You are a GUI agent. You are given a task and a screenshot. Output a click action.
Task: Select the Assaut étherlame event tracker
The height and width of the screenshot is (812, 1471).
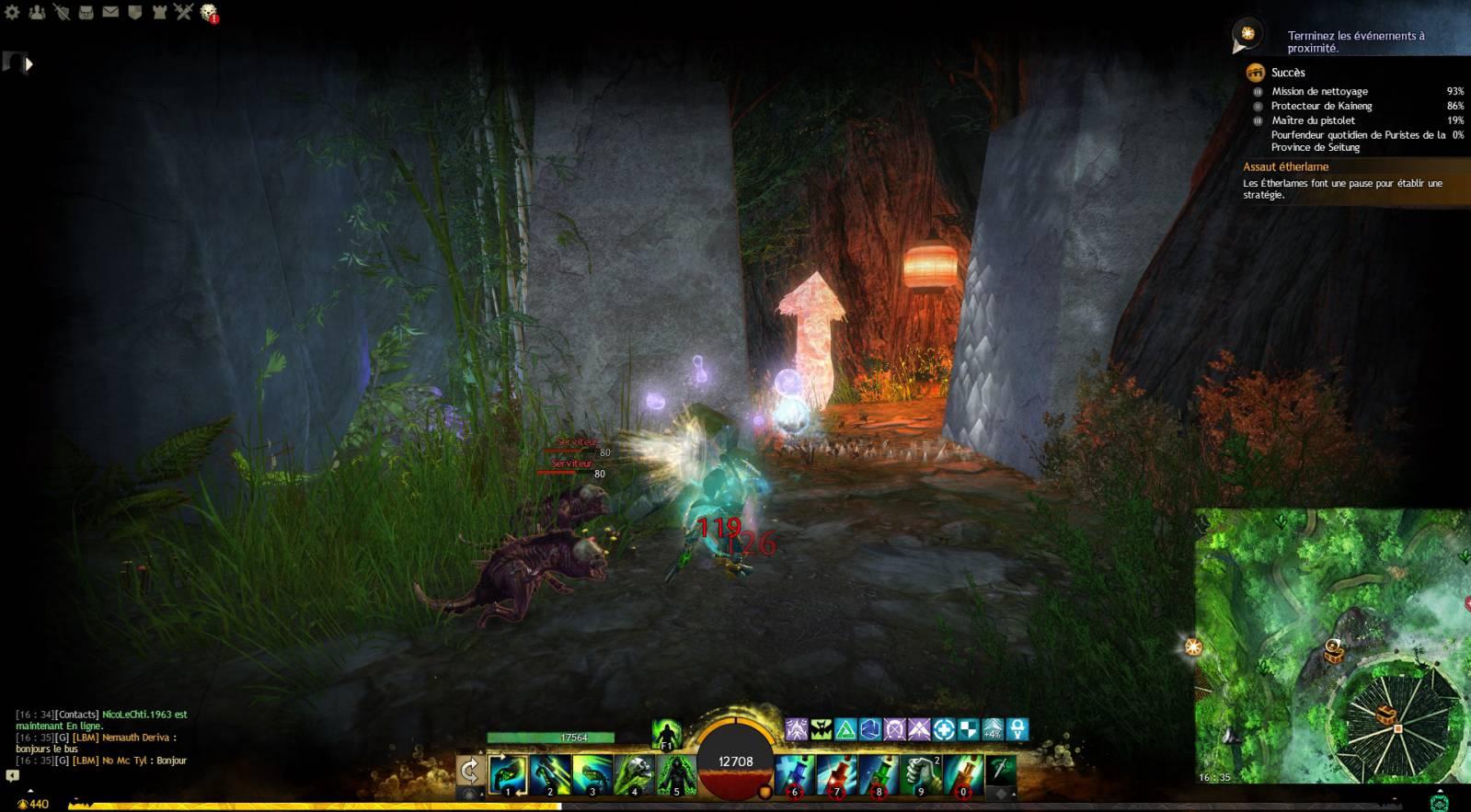pyautogui.click(x=1285, y=166)
